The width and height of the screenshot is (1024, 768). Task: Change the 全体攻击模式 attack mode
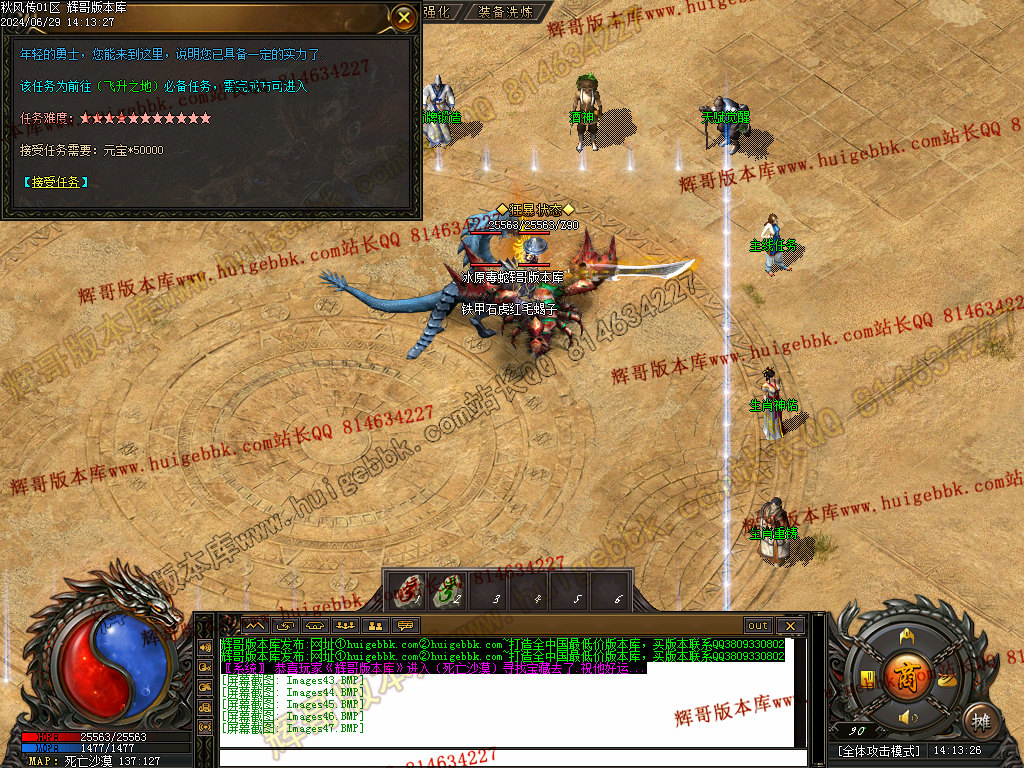pos(878,750)
